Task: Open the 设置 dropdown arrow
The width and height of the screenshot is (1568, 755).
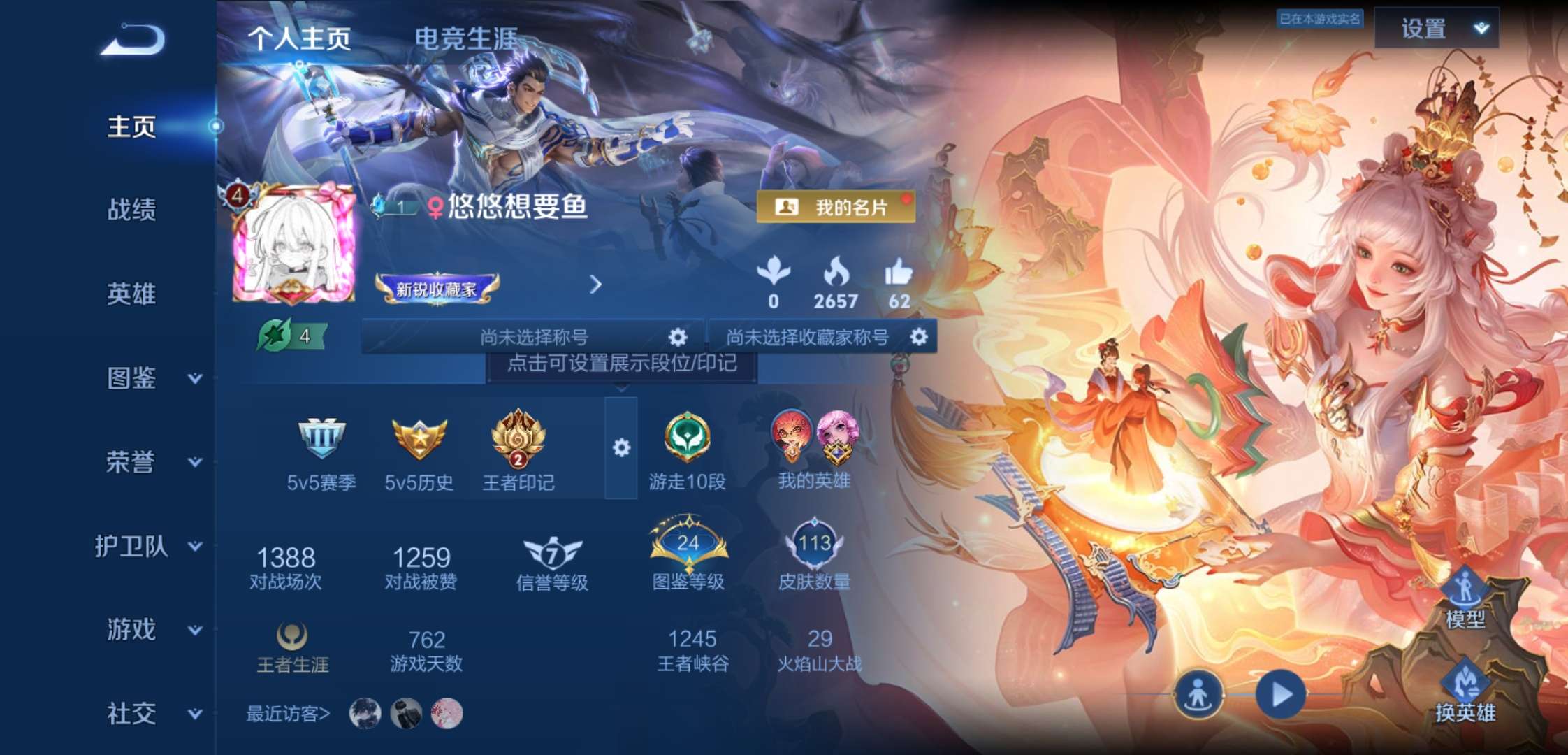Action: [x=1481, y=29]
